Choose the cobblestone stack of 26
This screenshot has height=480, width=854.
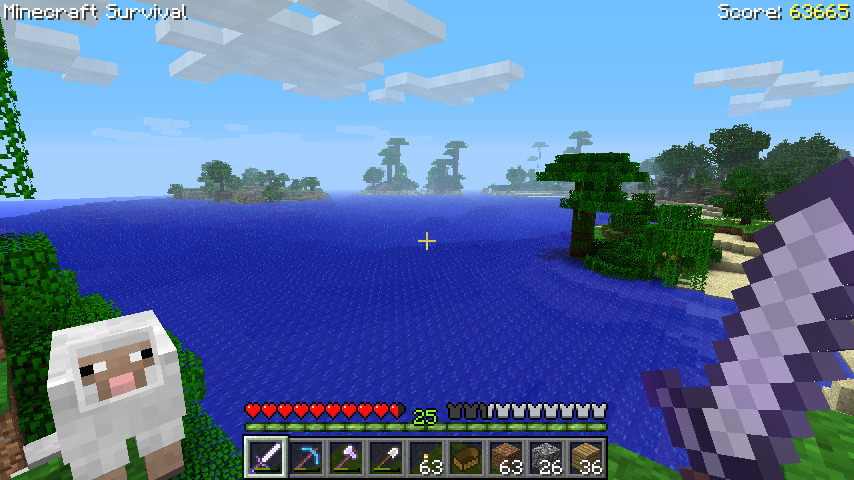(x=546, y=458)
